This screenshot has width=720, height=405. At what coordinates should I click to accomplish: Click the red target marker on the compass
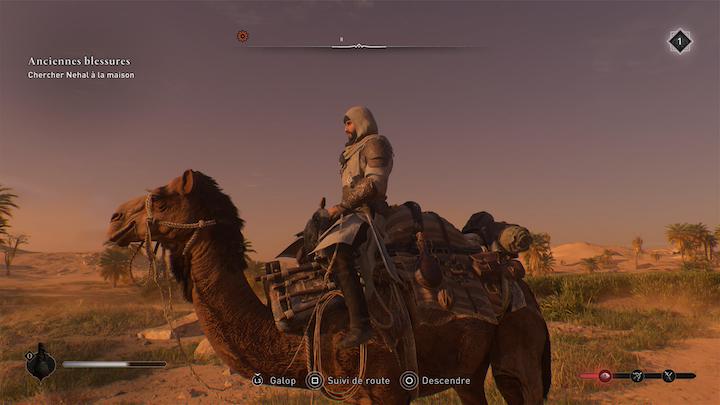(x=242, y=36)
